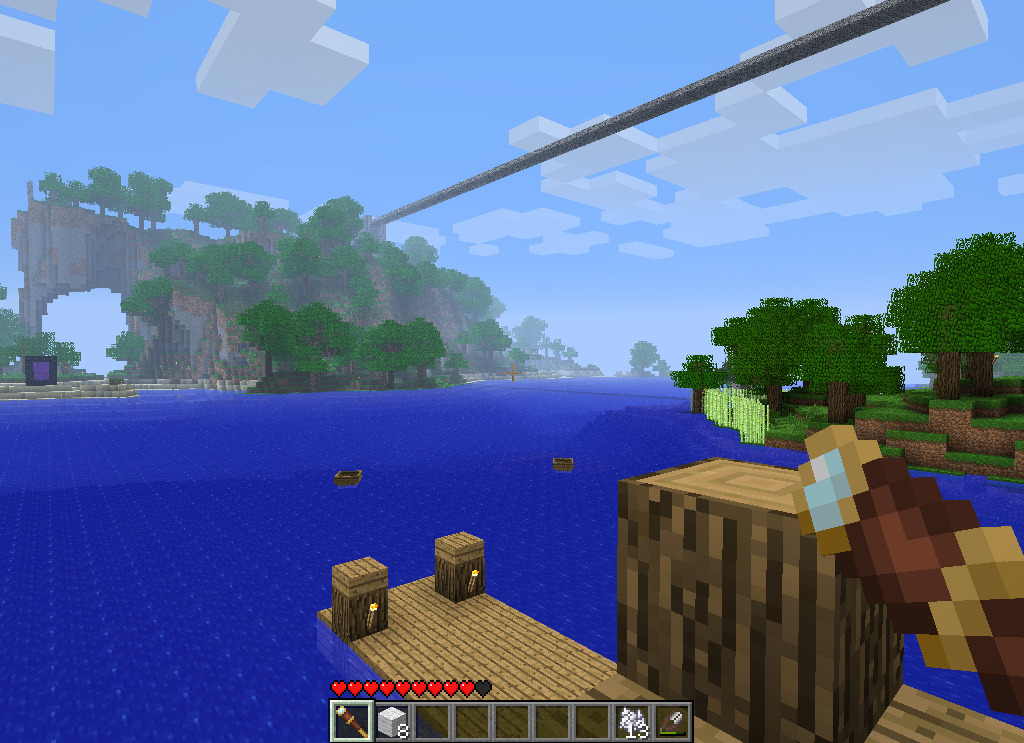Select the flint and steel hotbar slot

(671, 721)
